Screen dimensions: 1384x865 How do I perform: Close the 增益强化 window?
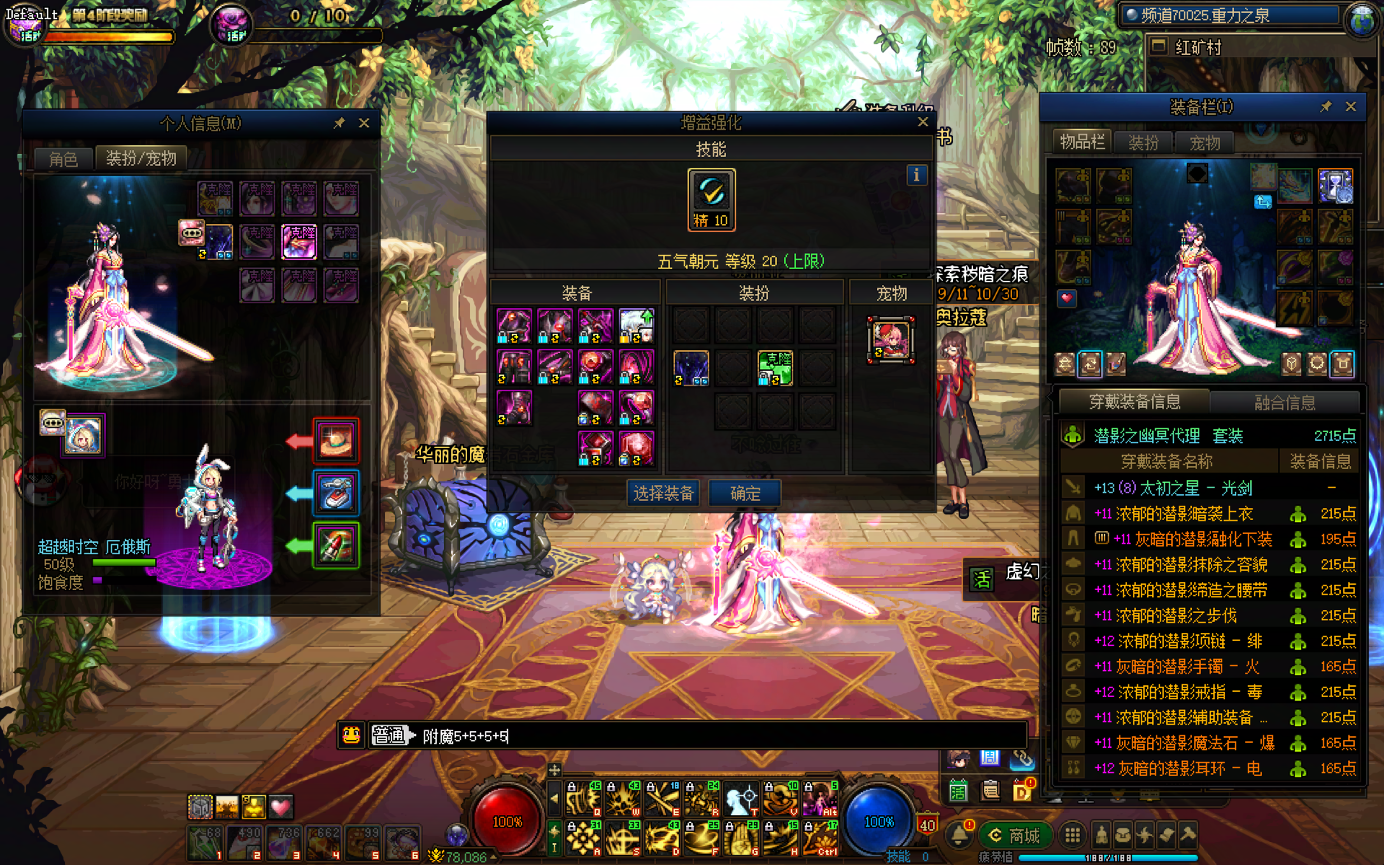coord(923,122)
